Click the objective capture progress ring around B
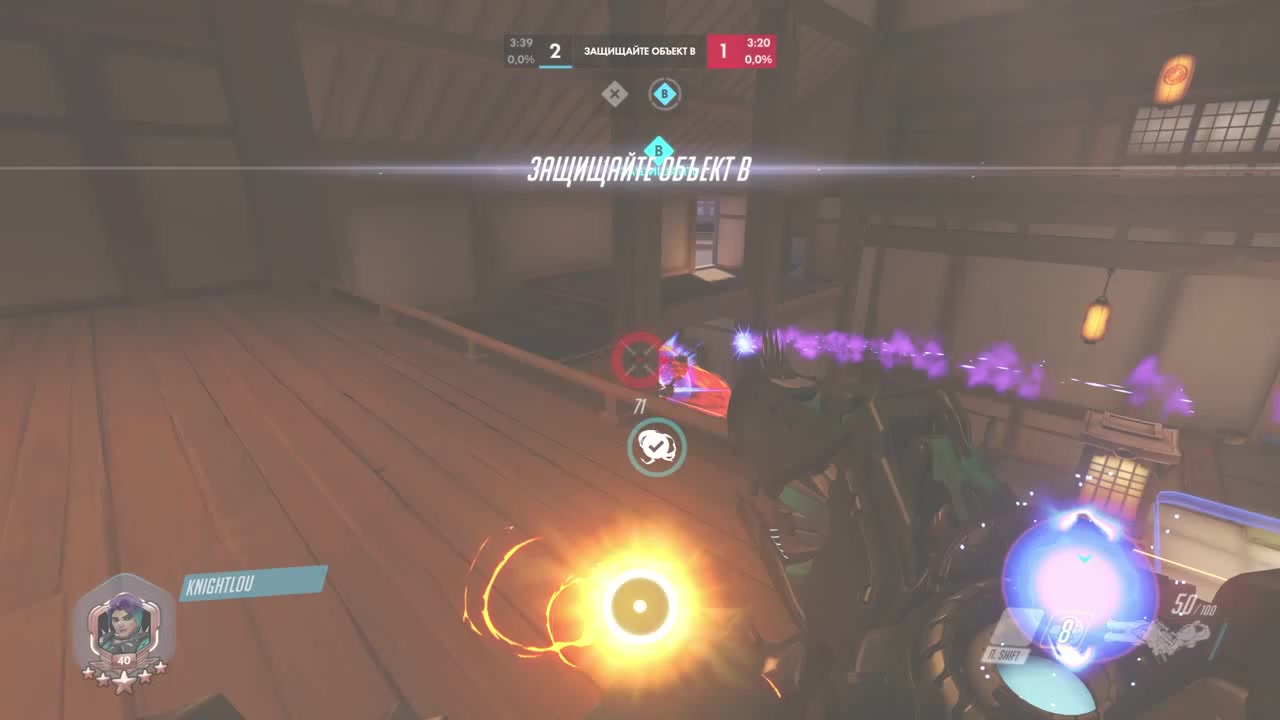 click(x=664, y=93)
